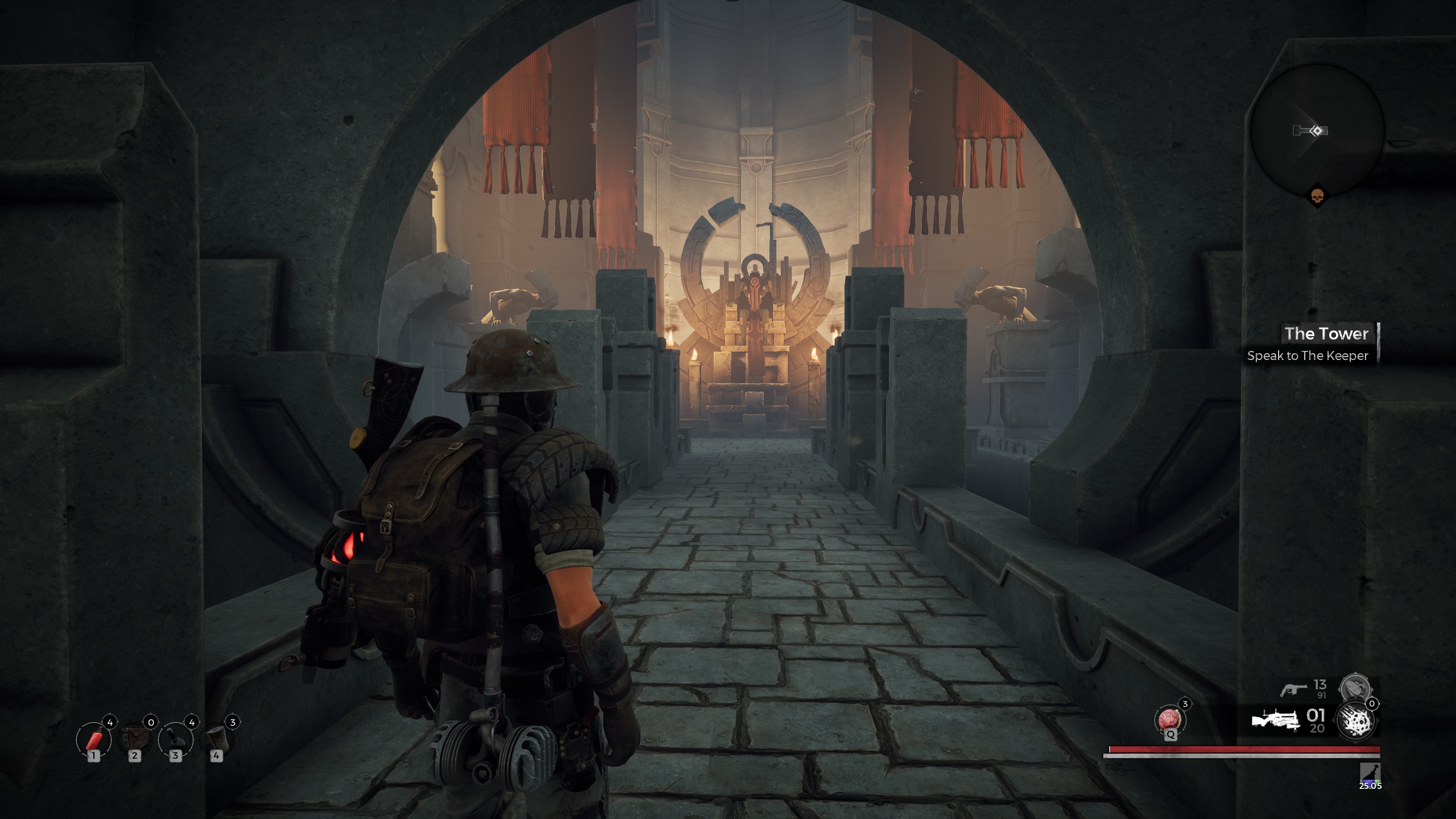This screenshot has width=1456, height=819.
Task: Select the bandage roll in slot 4
Action: click(x=217, y=739)
